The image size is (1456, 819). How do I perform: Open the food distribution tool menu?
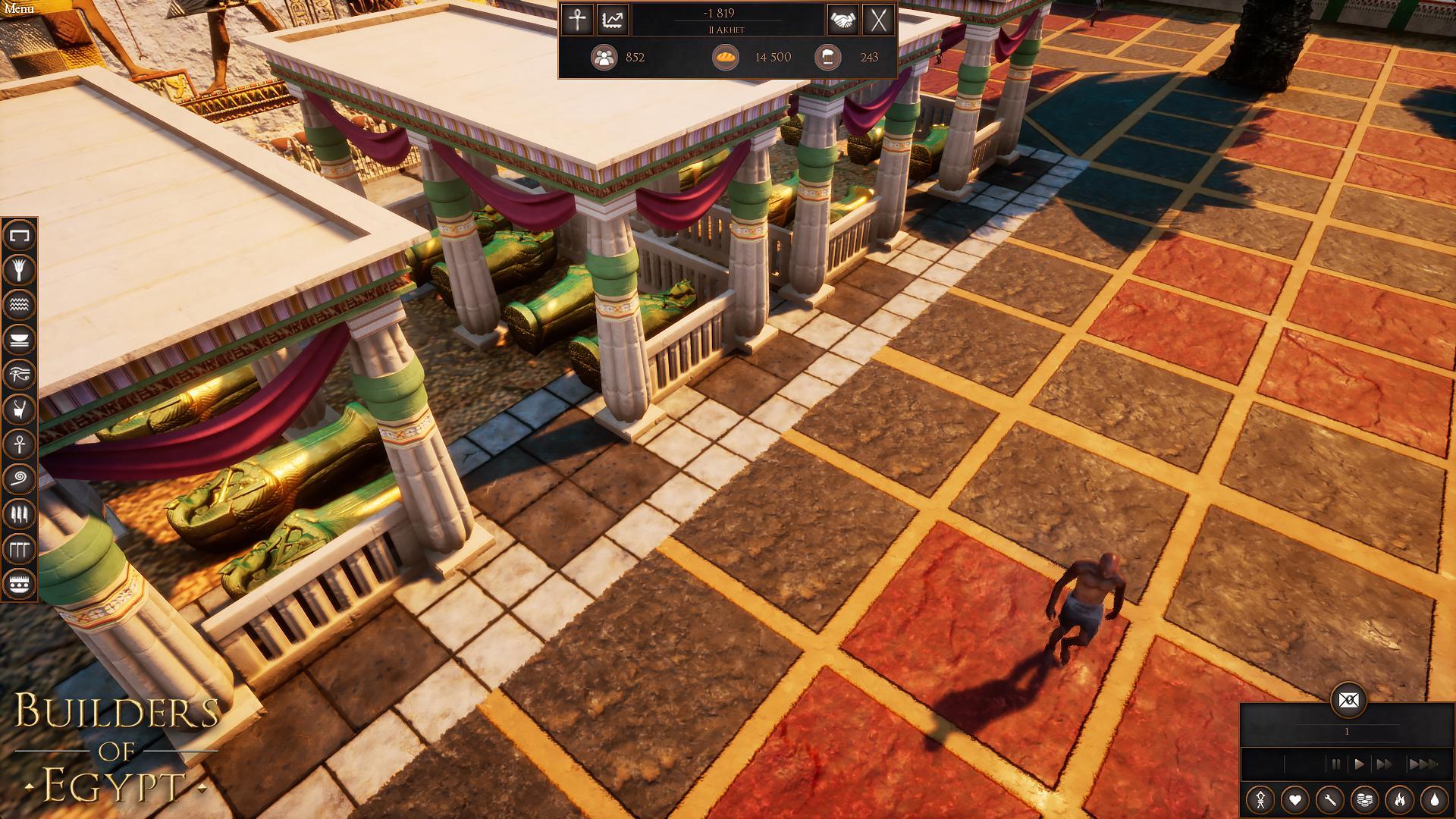pos(20,339)
